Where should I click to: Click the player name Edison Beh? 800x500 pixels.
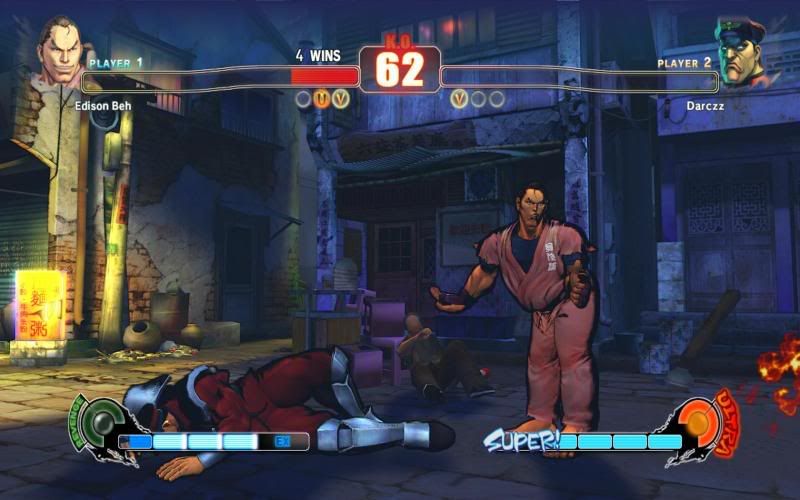[x=105, y=103]
